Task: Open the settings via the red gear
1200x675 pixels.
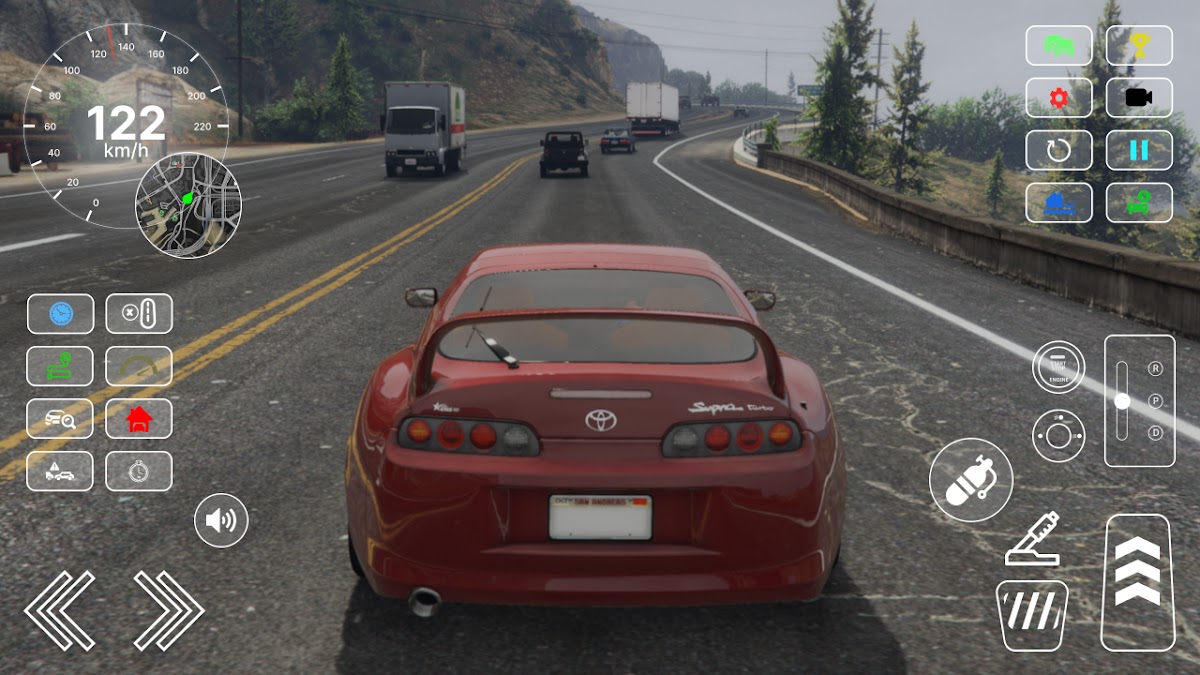Action: click(1058, 98)
